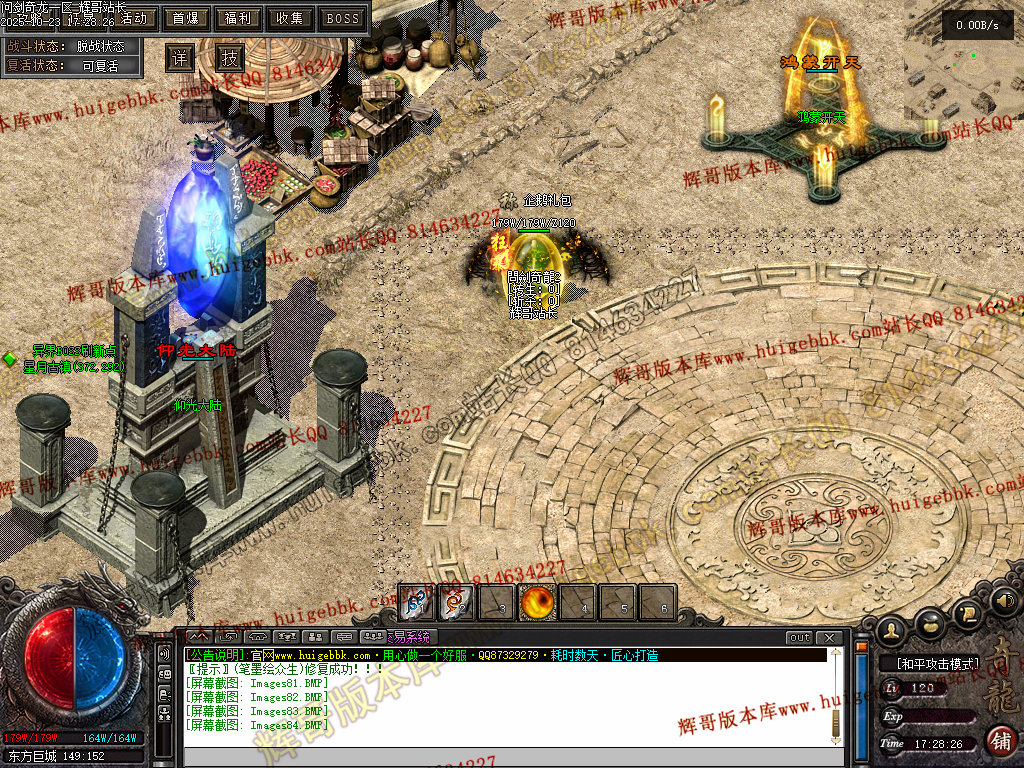Viewport: 1024px width, 768px height.
Task: Click the 详 details button
Action: (180, 57)
